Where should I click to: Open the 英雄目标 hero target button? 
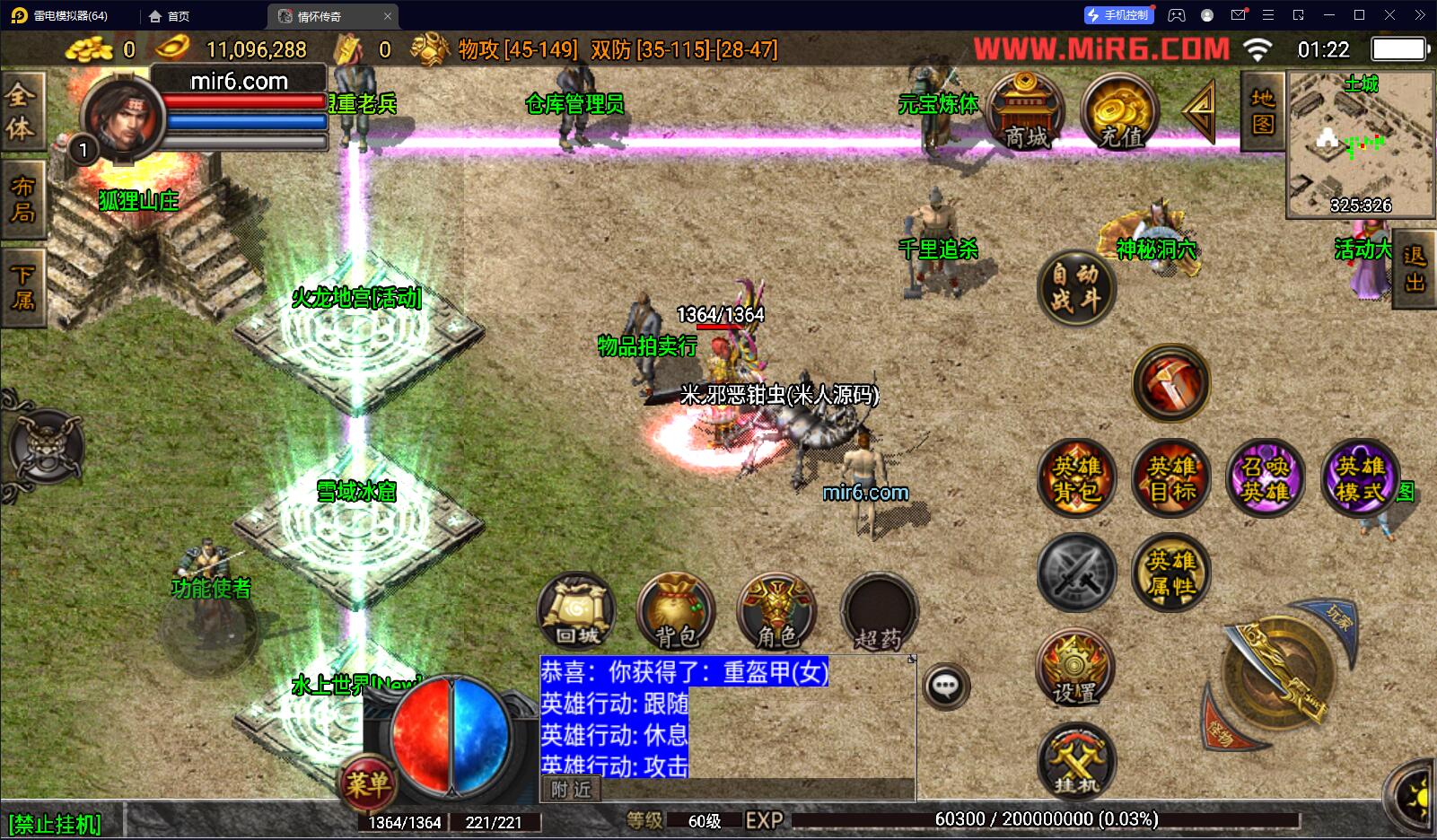coord(1171,478)
